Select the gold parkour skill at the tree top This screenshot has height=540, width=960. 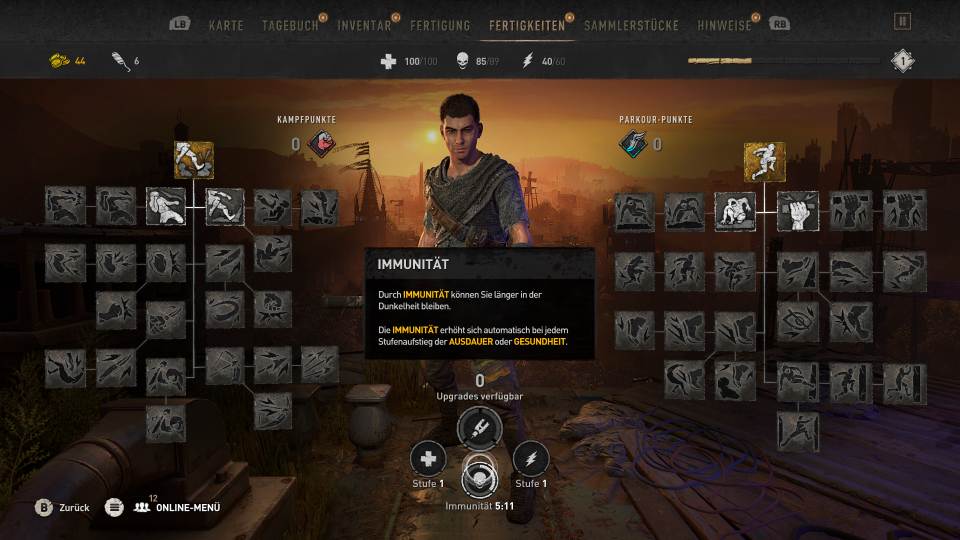pos(764,161)
